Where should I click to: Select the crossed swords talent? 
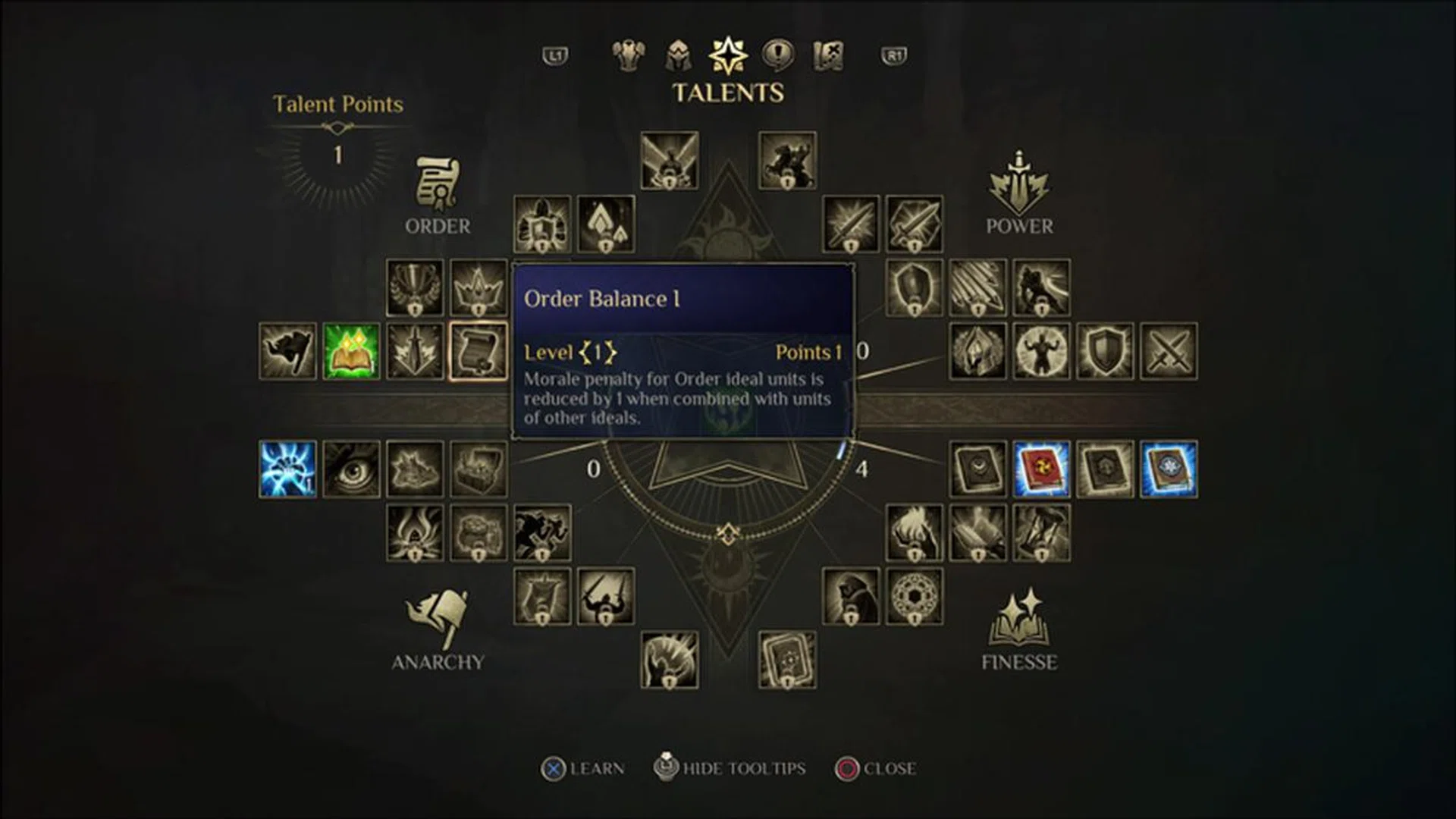coord(1169,351)
